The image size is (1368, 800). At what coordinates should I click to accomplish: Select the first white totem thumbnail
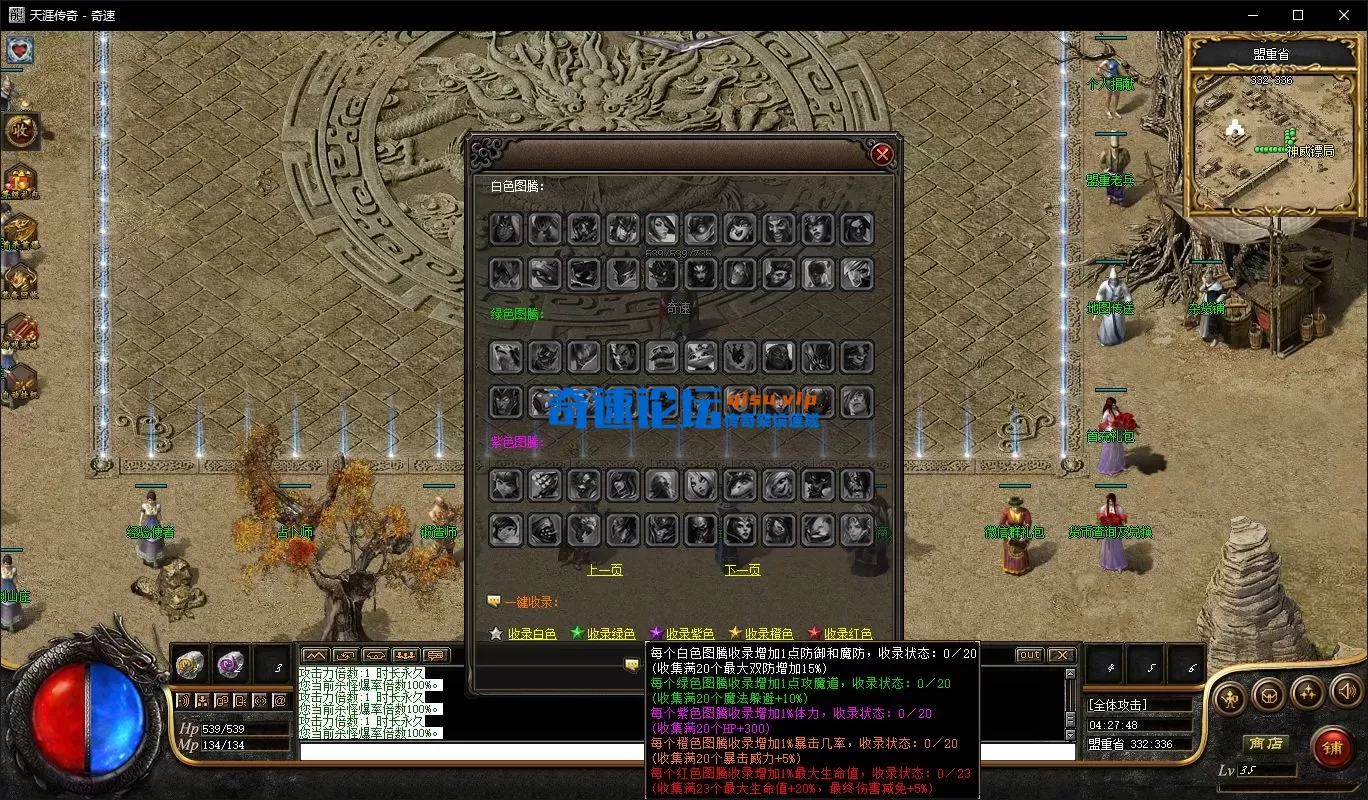tap(505, 228)
